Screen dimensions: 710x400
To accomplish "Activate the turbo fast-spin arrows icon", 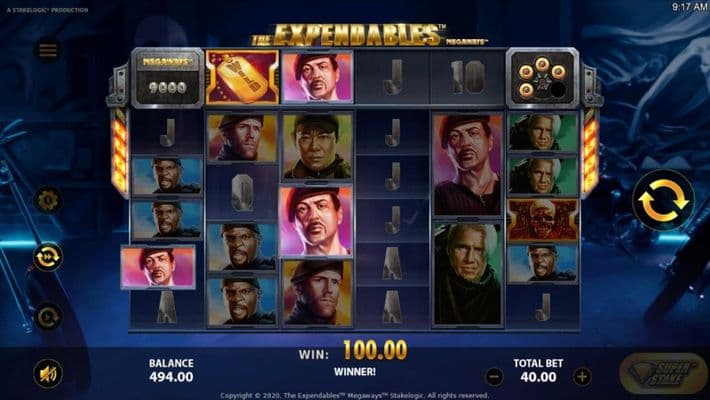I will pyautogui.click(x=48, y=257).
